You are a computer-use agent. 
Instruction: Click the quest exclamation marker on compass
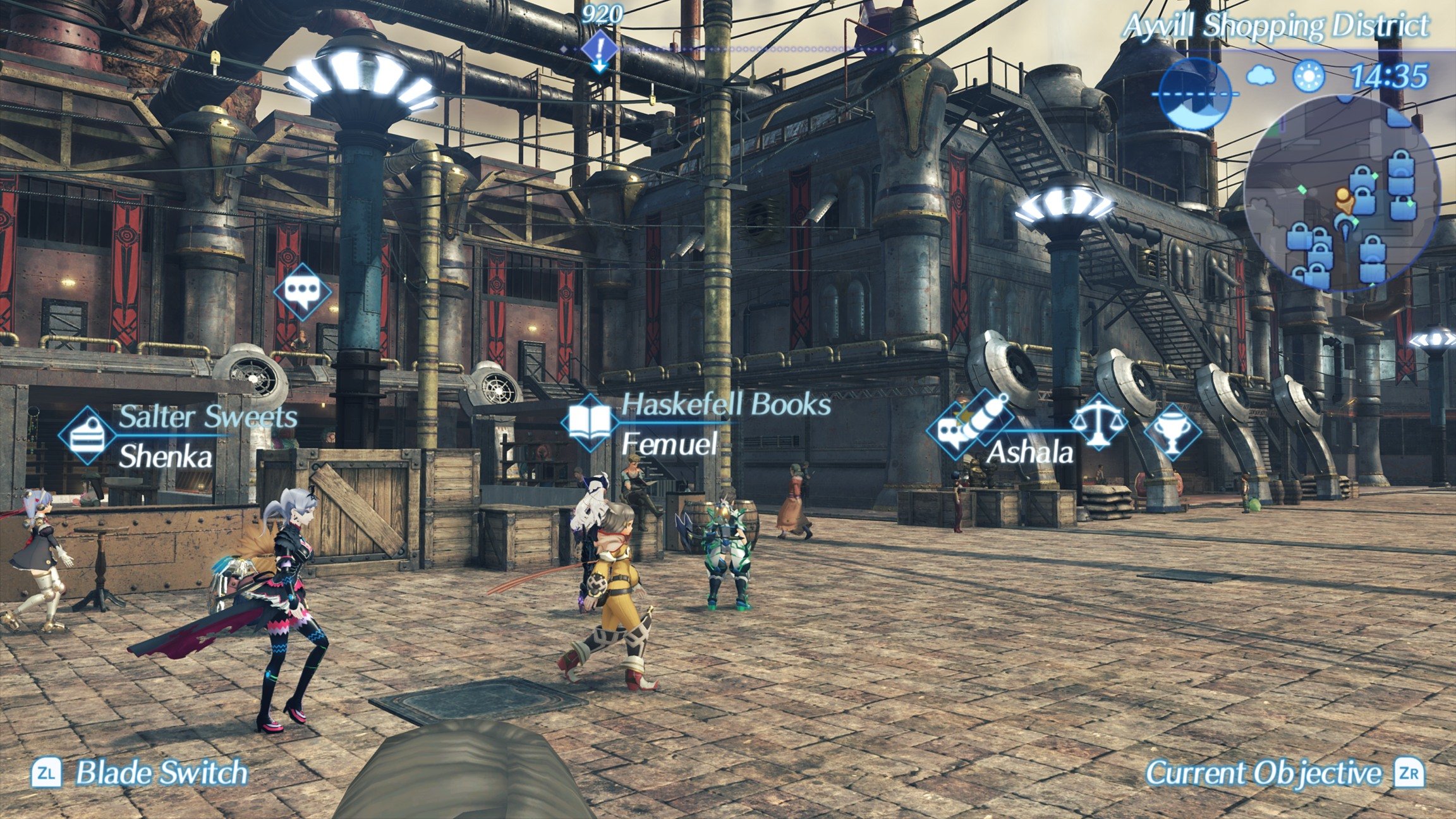tap(600, 50)
